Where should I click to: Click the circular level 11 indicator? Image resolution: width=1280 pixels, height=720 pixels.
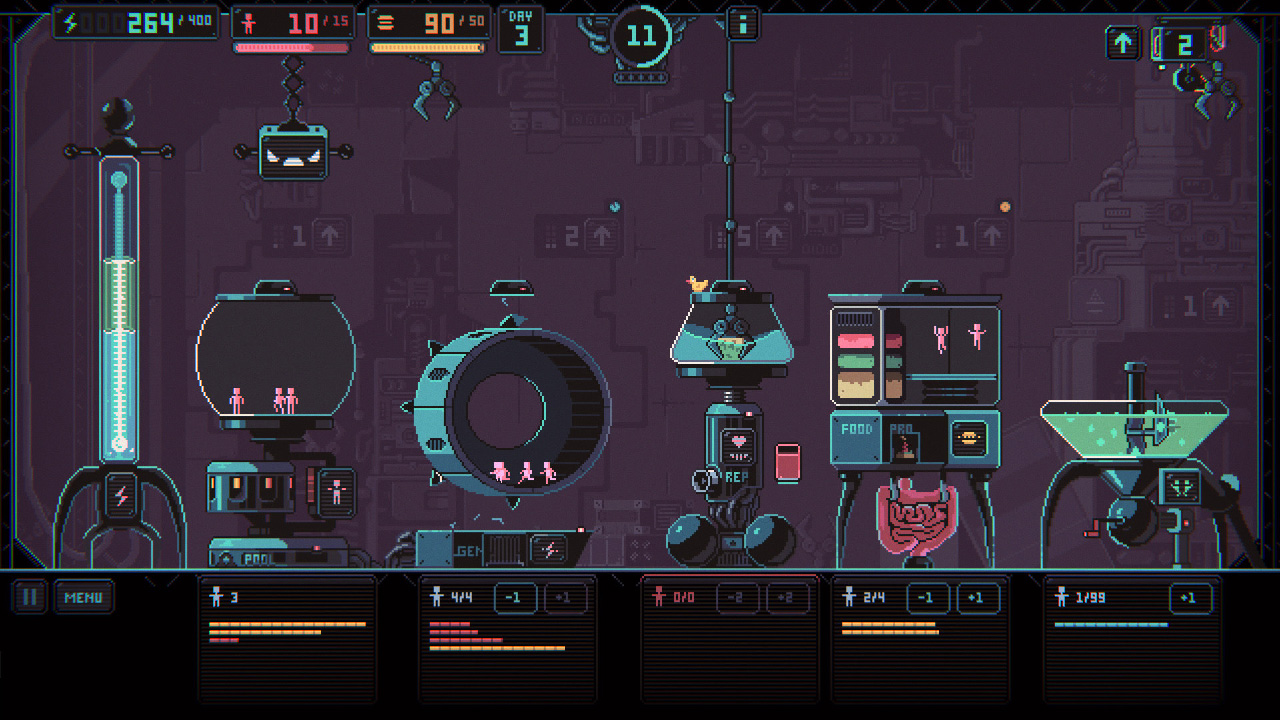(x=641, y=35)
